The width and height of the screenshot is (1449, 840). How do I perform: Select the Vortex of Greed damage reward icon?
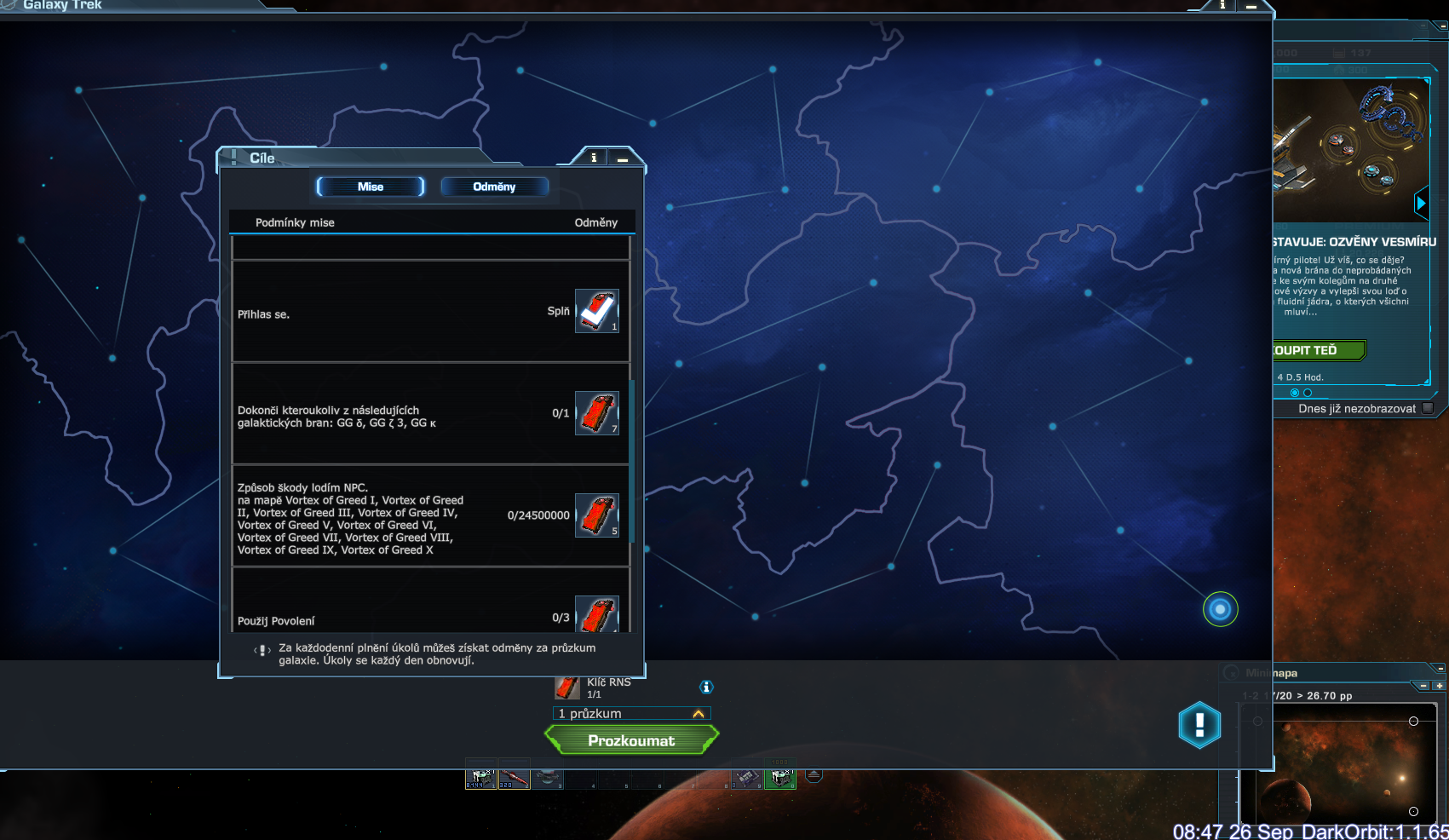[x=596, y=515]
